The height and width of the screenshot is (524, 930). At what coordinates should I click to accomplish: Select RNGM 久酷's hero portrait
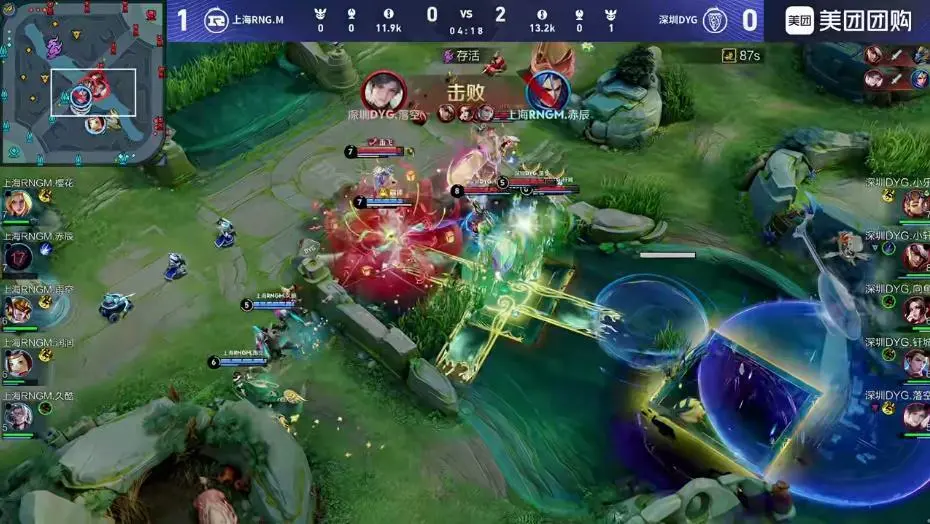coord(17,414)
